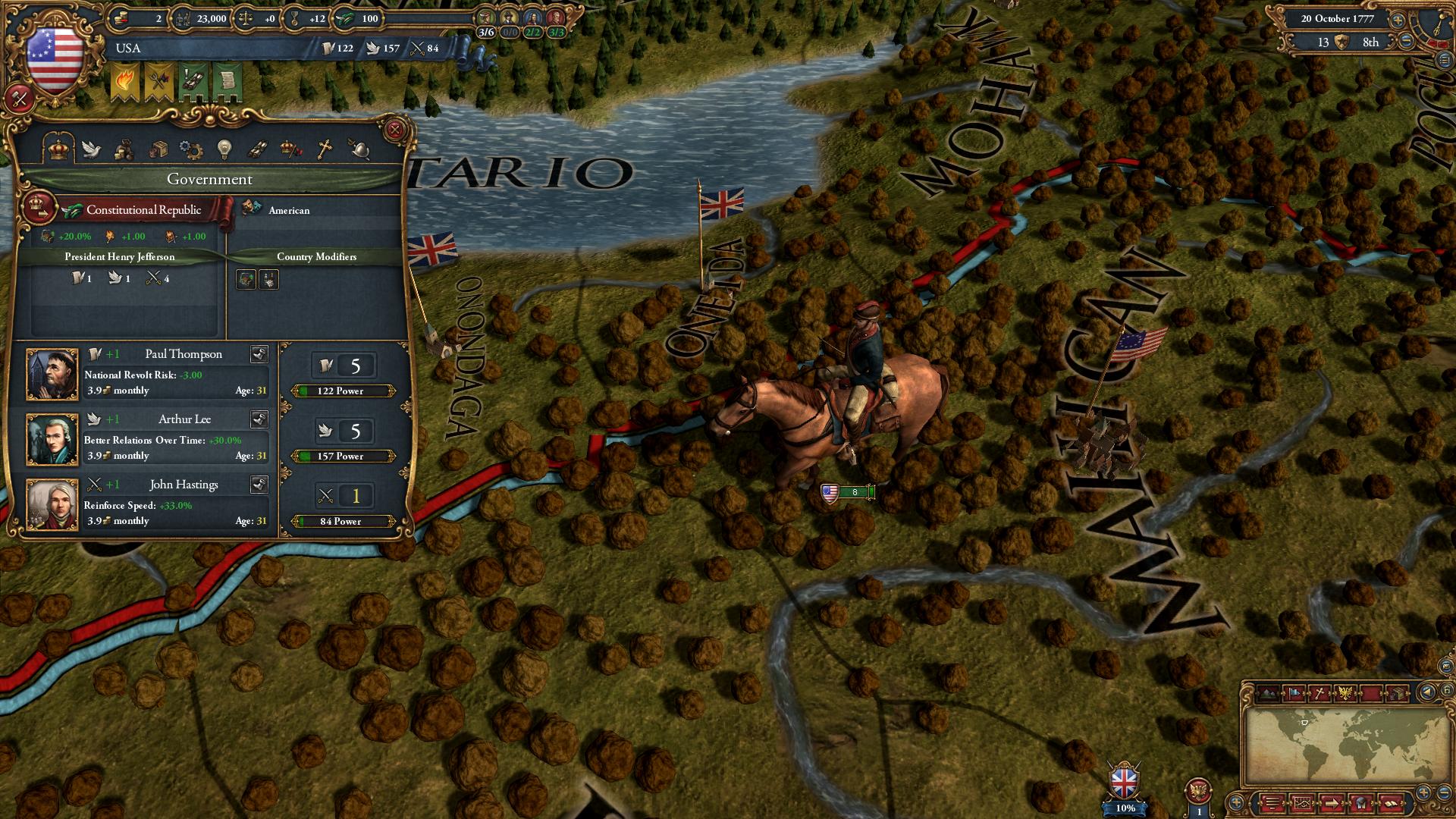Switch to the Technology tab with the lightbulb icon

pyautogui.click(x=224, y=149)
